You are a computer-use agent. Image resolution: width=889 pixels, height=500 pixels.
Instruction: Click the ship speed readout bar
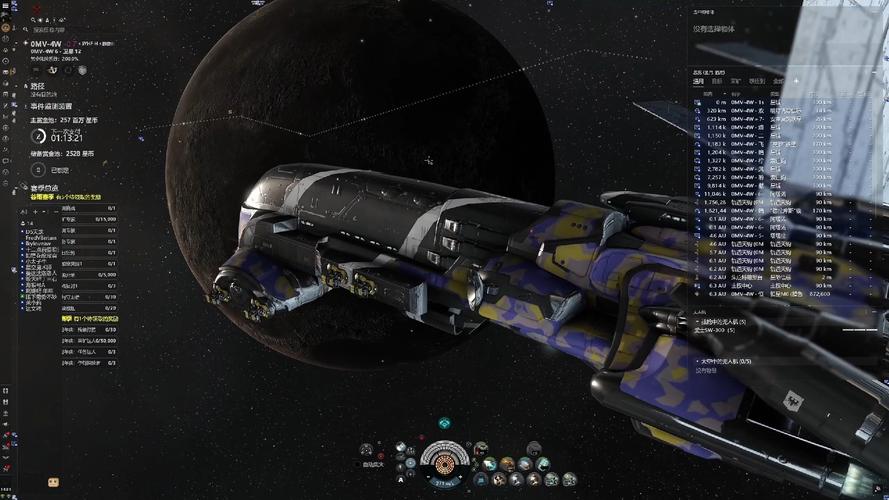point(442,482)
